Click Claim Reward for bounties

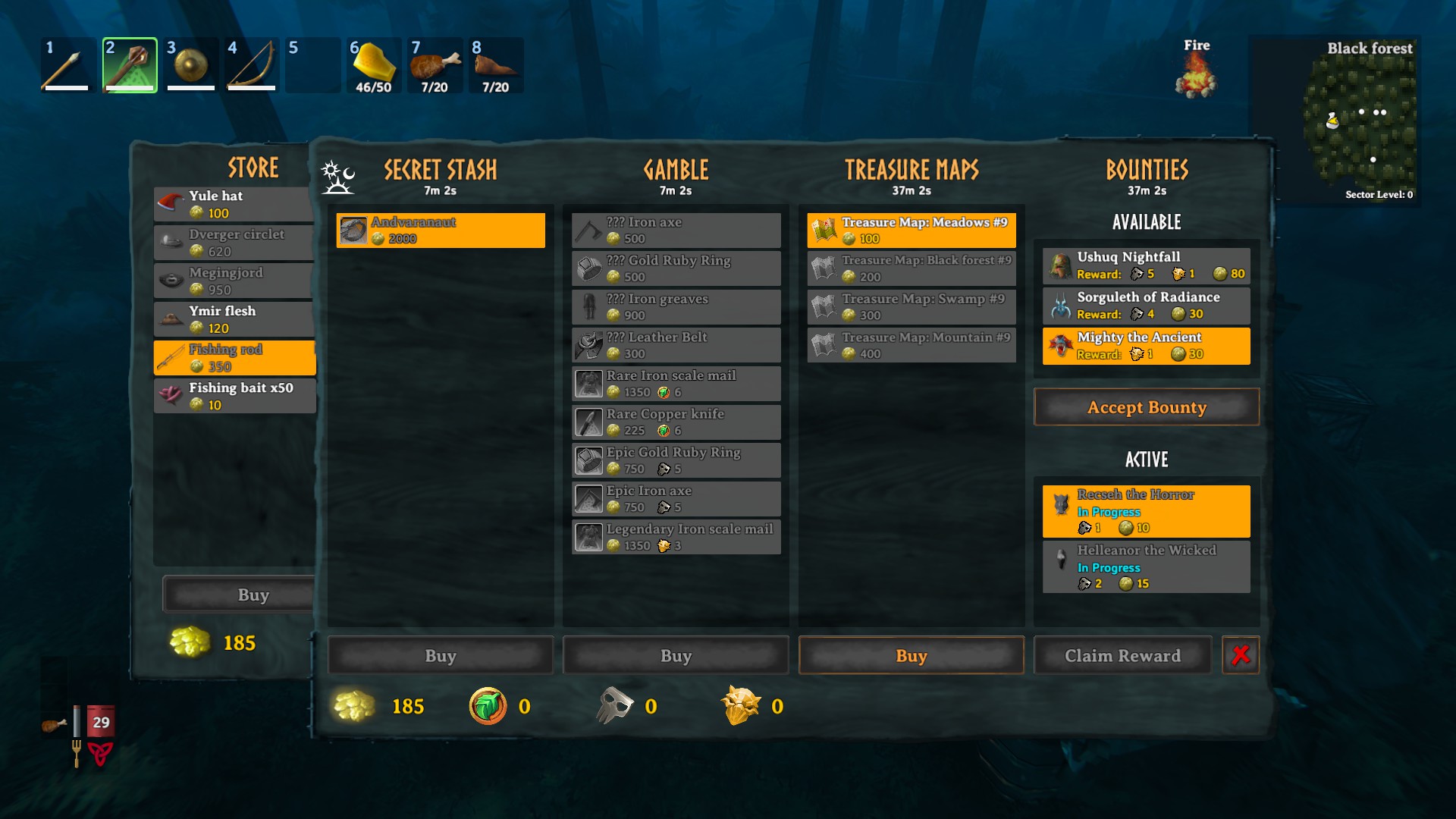[1122, 655]
